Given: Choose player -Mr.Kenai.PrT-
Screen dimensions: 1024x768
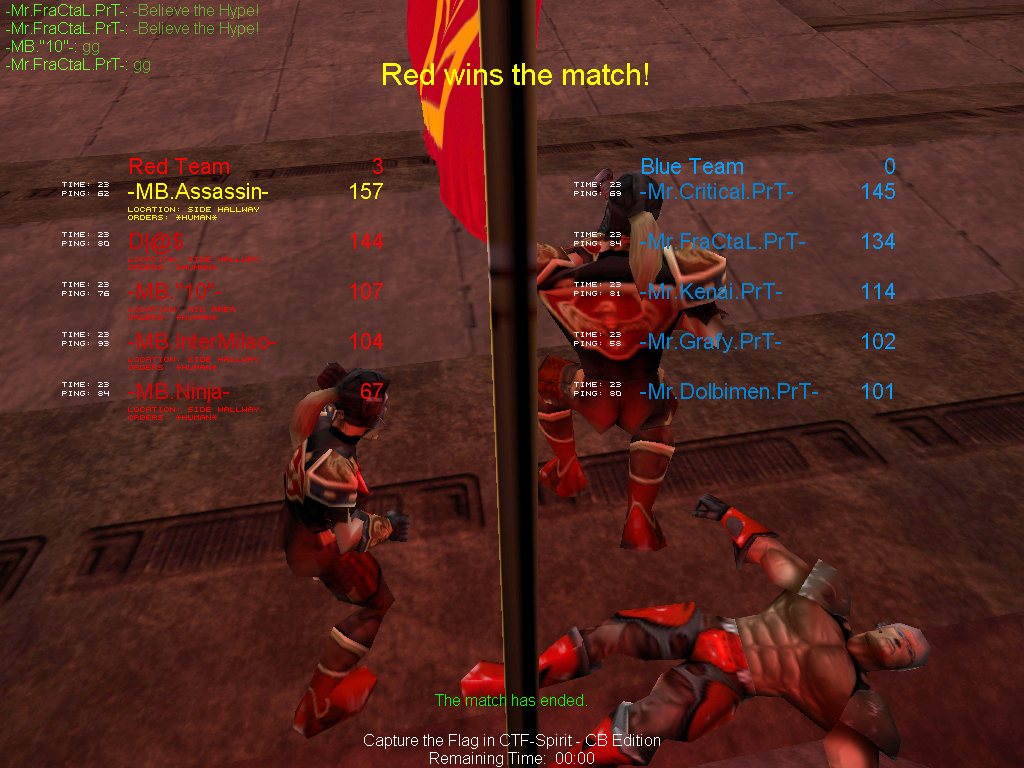Looking at the screenshot, I should click(710, 291).
